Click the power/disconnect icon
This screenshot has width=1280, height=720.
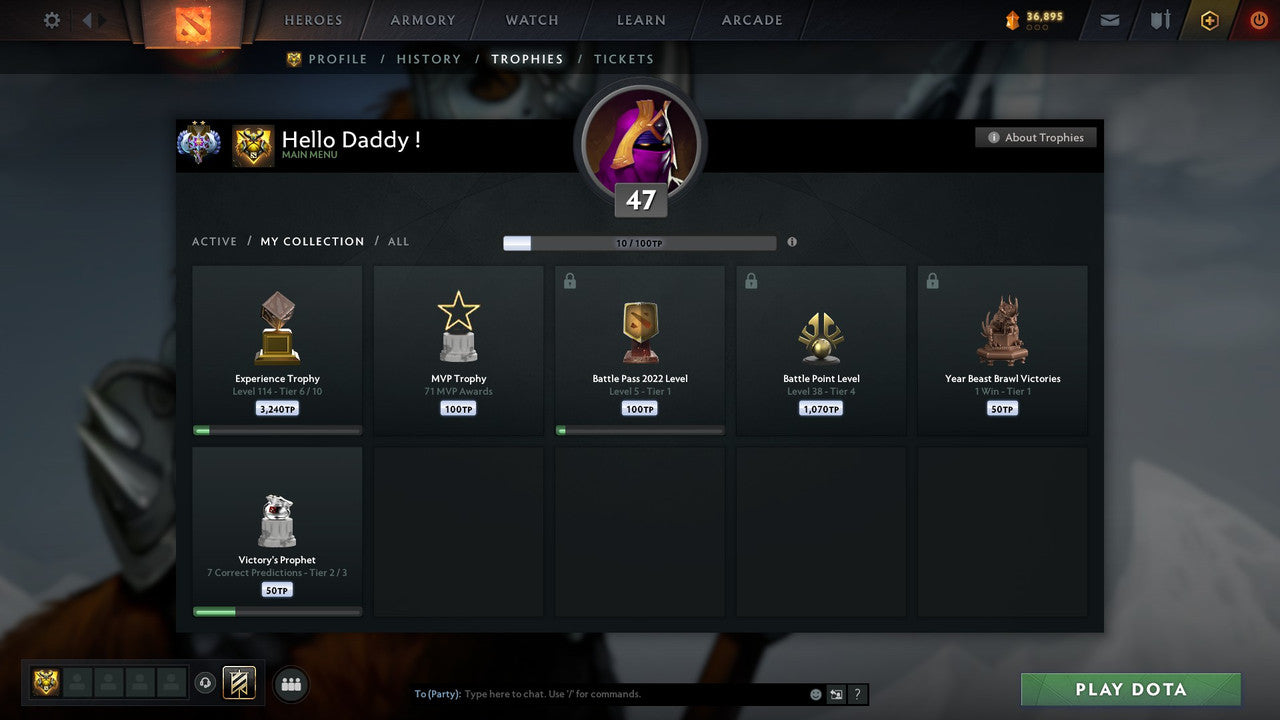click(x=1259, y=20)
